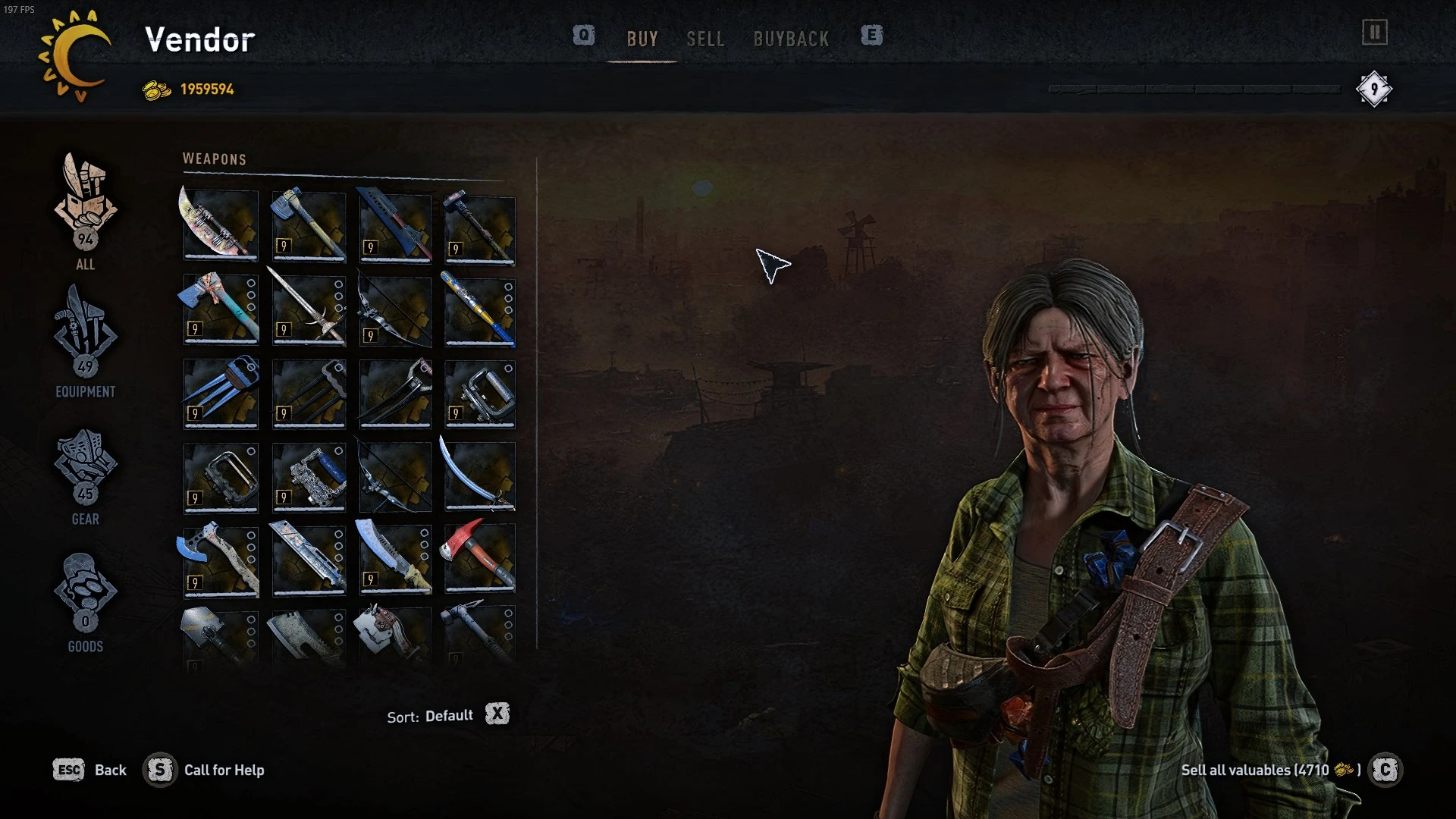Show ALL items category
The width and height of the screenshot is (1456, 819).
[85, 211]
